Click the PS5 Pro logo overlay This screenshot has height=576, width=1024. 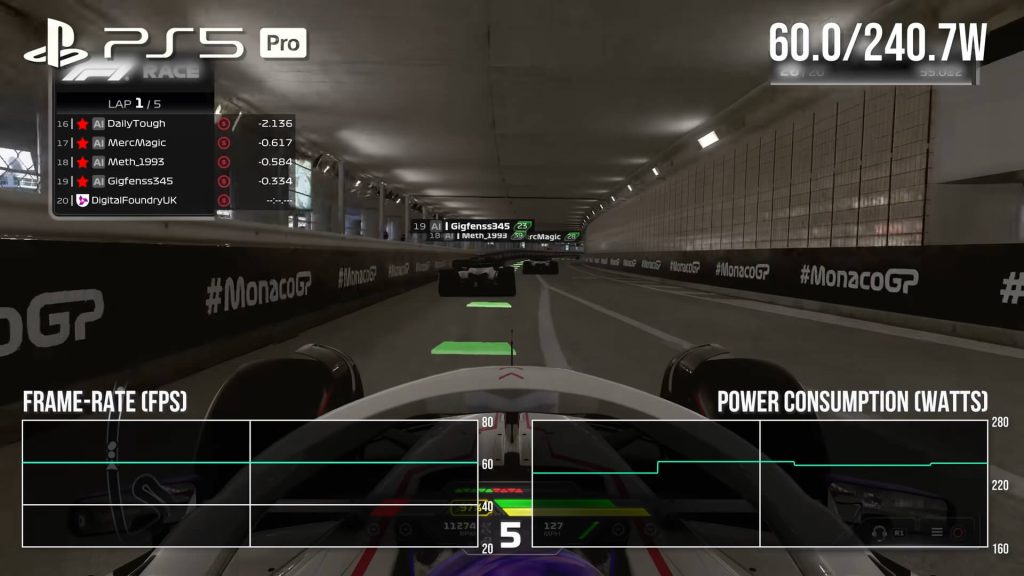point(165,44)
